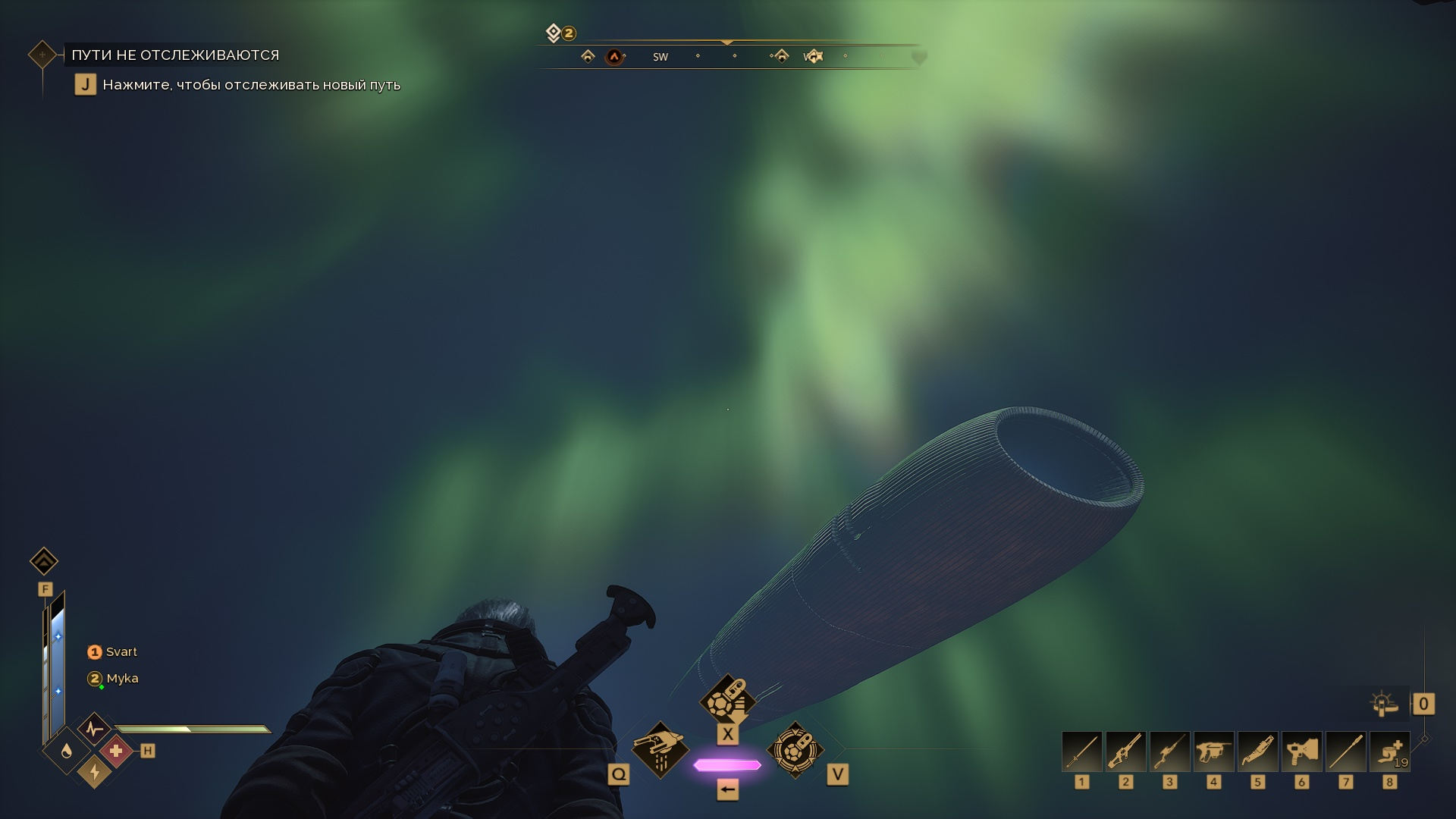1456x819 pixels.
Task: Toggle the headlamp icon
Action: click(1384, 704)
